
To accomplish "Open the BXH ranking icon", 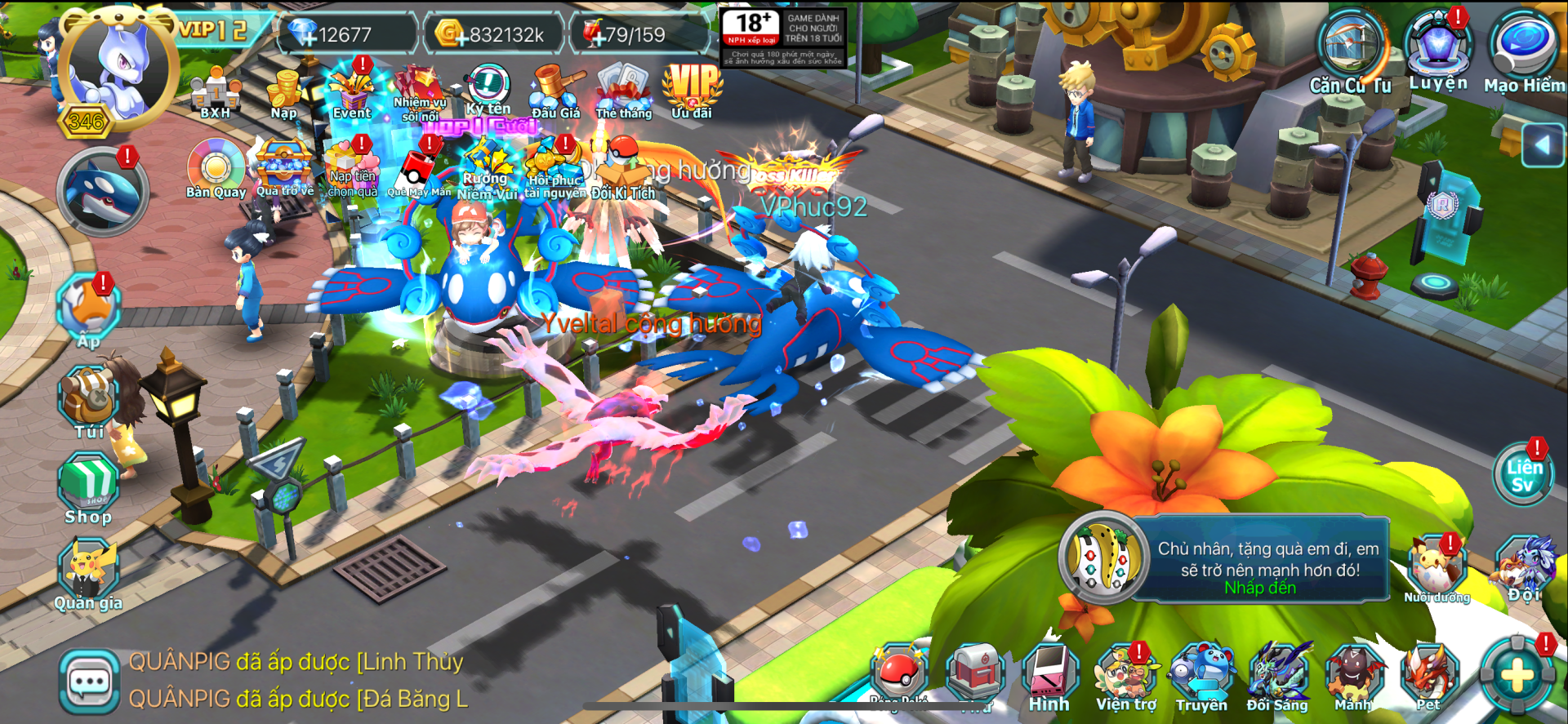I will point(215,93).
